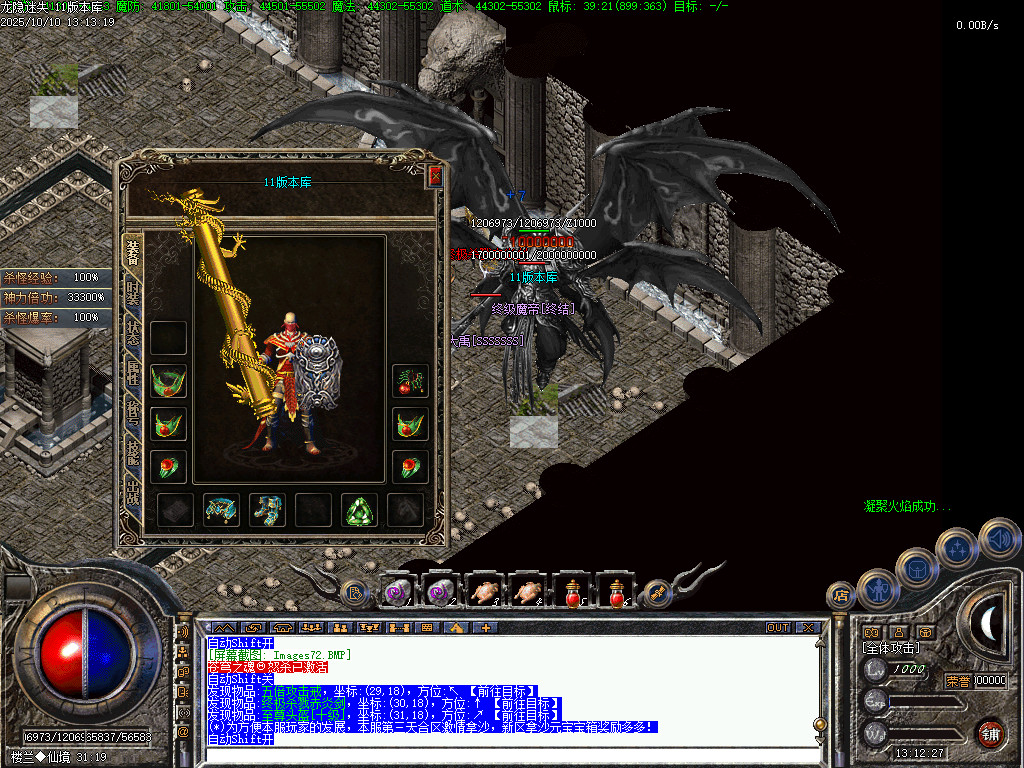
Task: Select the equipped belt slot
Action: point(221,510)
